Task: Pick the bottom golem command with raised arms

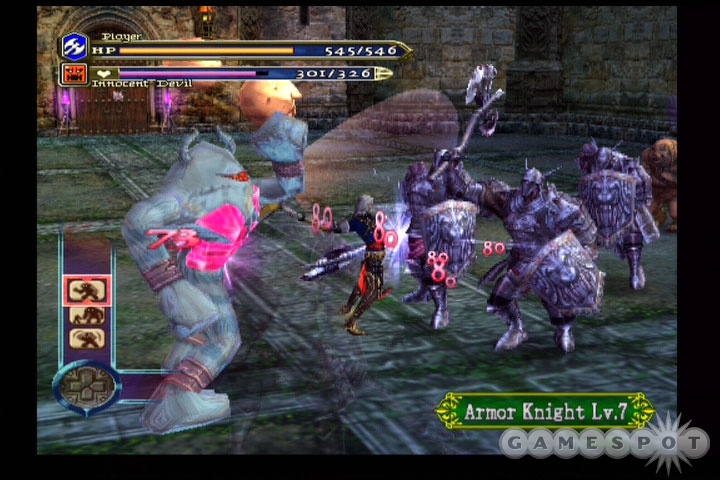Action: tap(87, 338)
